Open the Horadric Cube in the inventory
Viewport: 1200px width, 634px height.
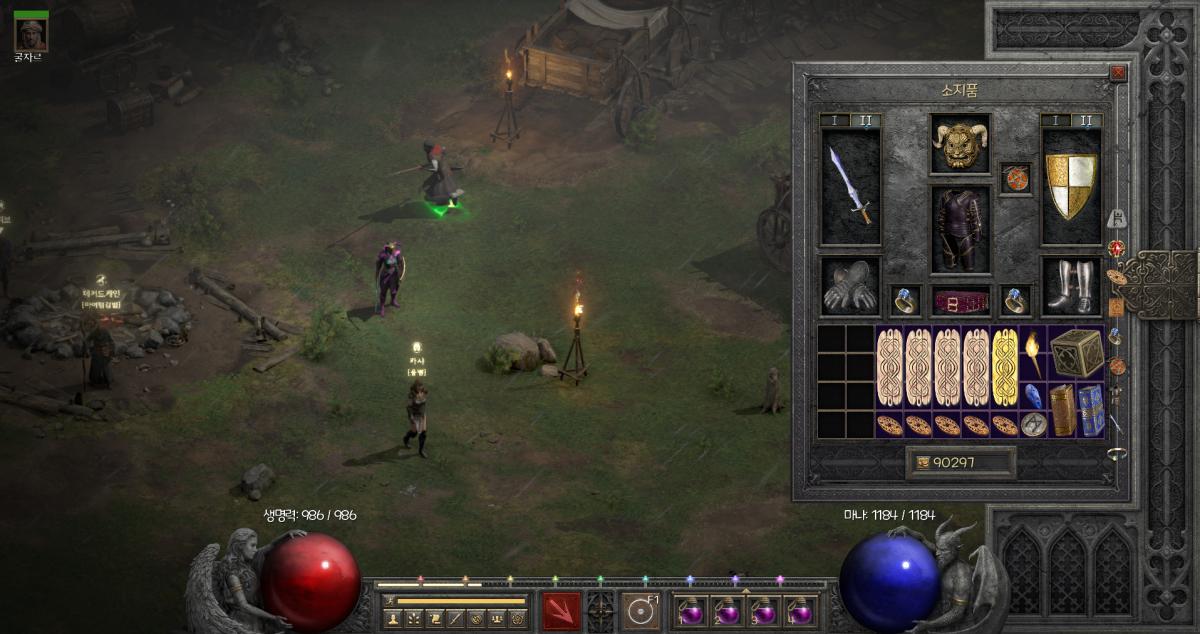1076,353
